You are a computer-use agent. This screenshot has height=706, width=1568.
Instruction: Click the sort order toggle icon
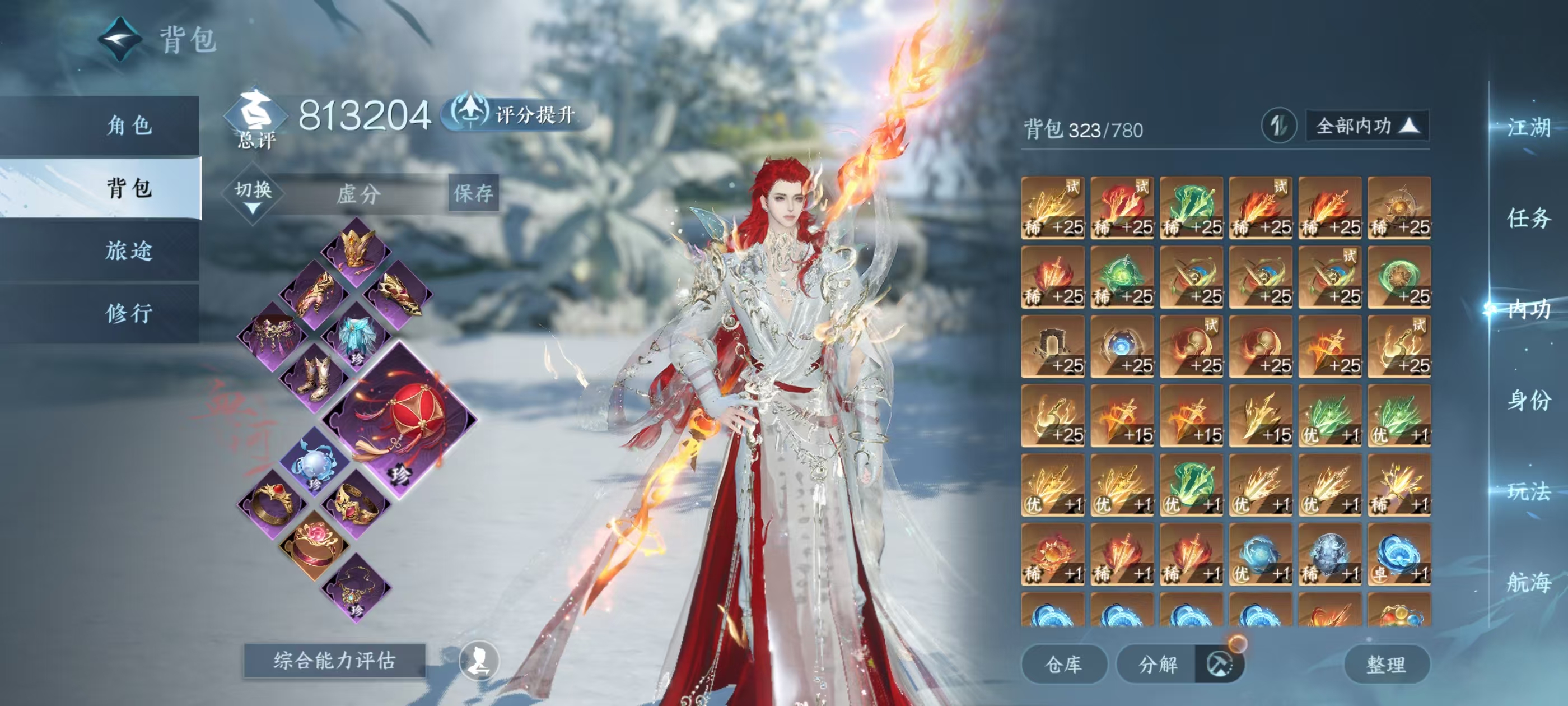pyautogui.click(x=1278, y=126)
